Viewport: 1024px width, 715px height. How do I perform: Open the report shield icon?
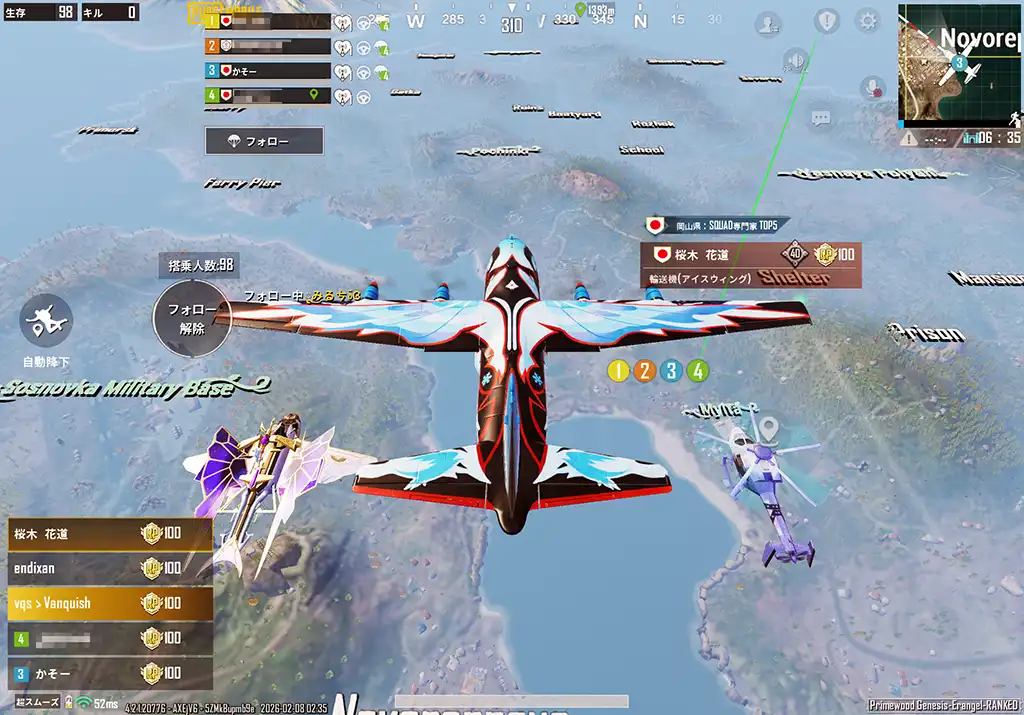(x=826, y=21)
